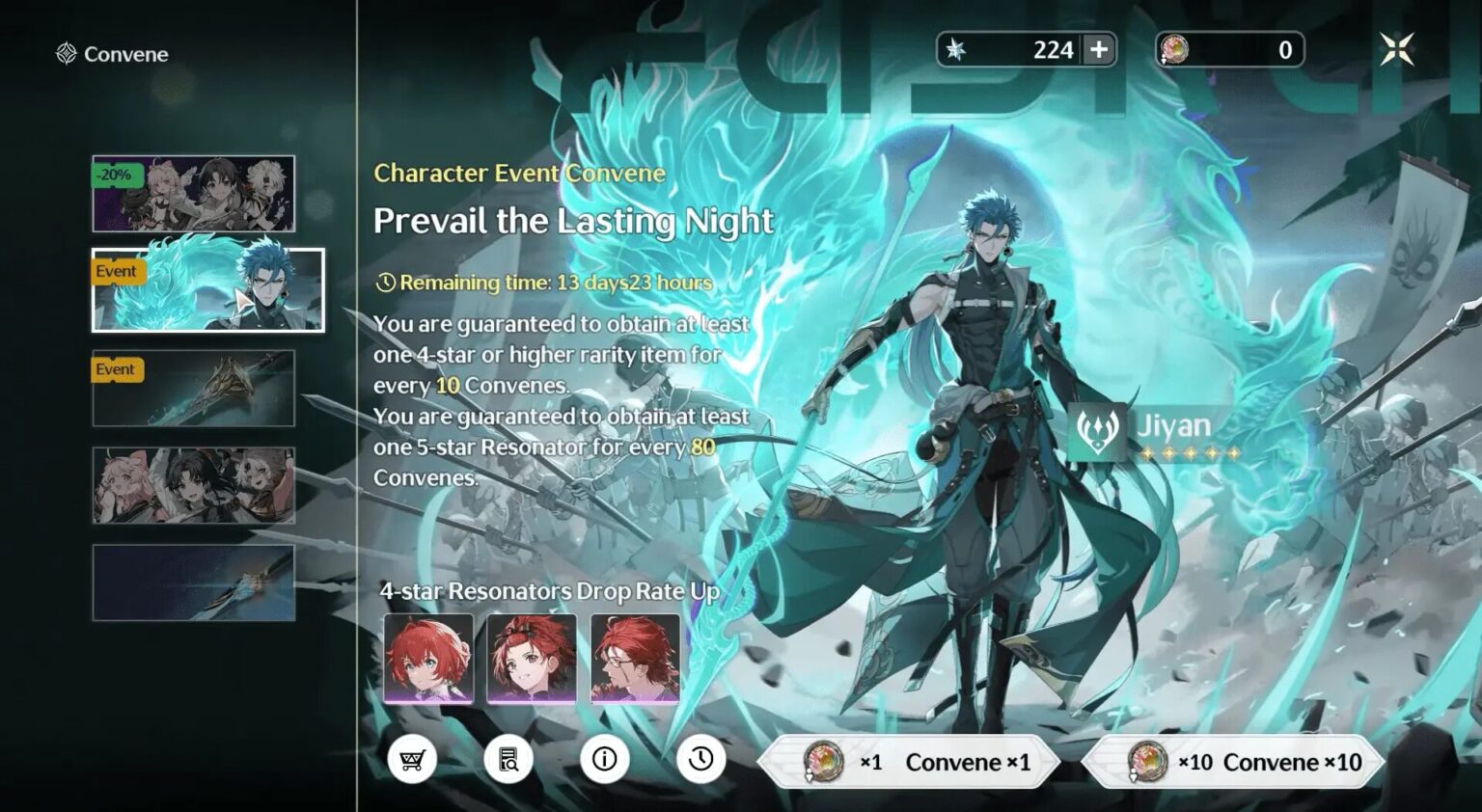Viewport: 1482px width, 812px height.
Task: Open the Convene records log icon
Action: pos(509,759)
